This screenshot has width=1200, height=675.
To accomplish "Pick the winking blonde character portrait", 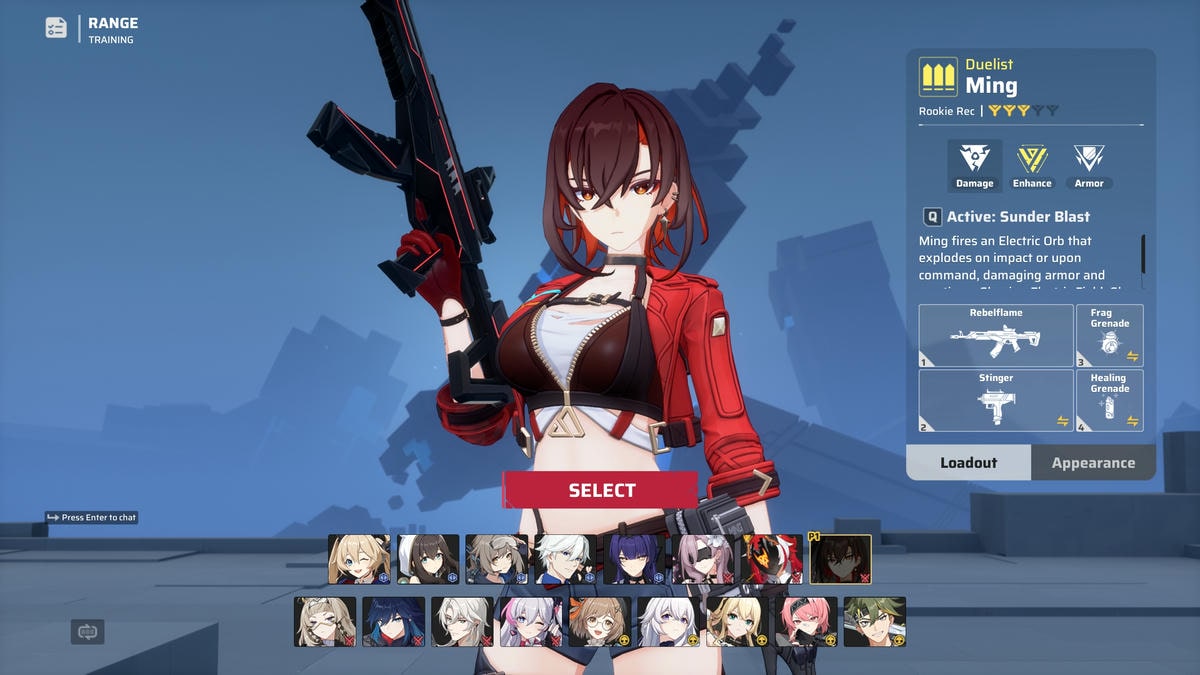I will coord(359,559).
